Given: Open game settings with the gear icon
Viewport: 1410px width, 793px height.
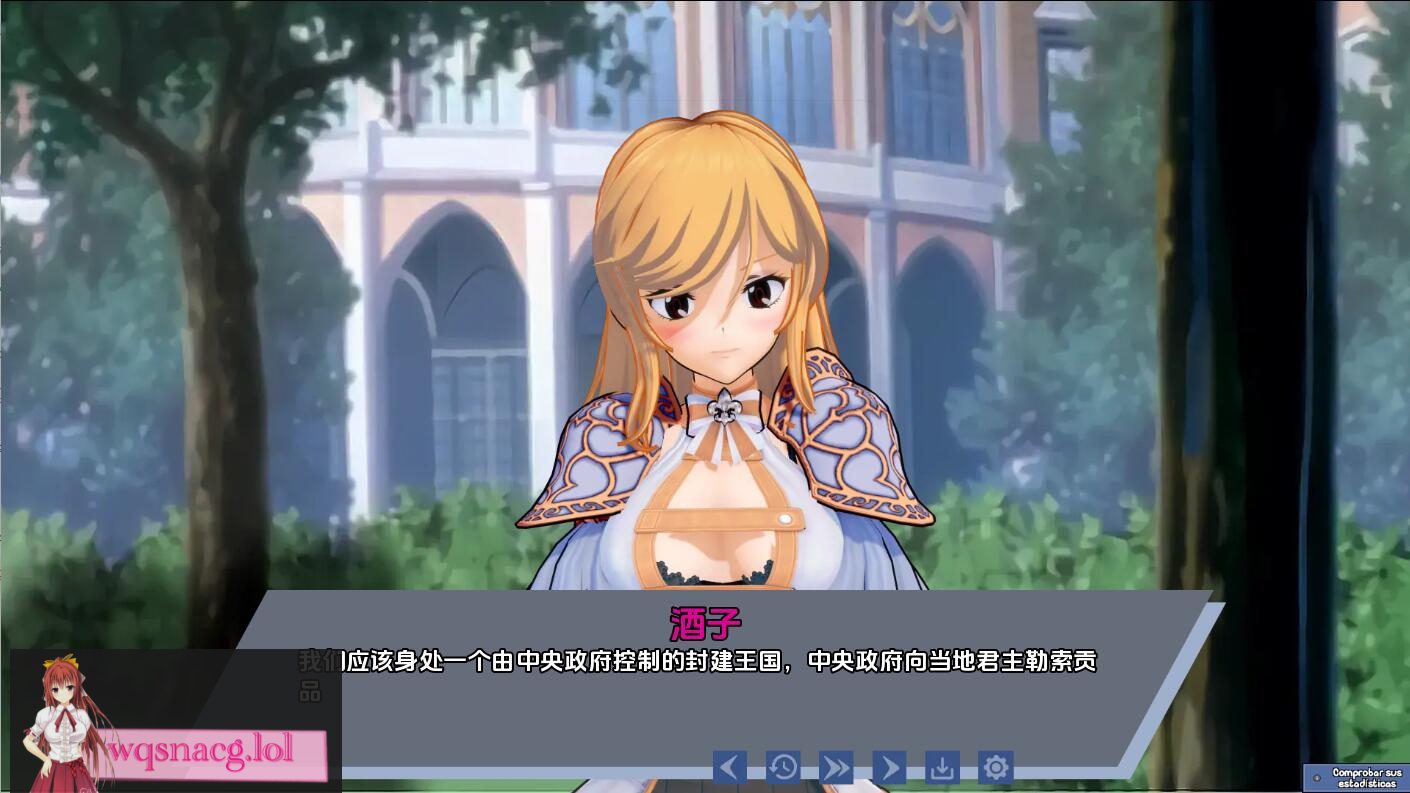Looking at the screenshot, I should (996, 767).
